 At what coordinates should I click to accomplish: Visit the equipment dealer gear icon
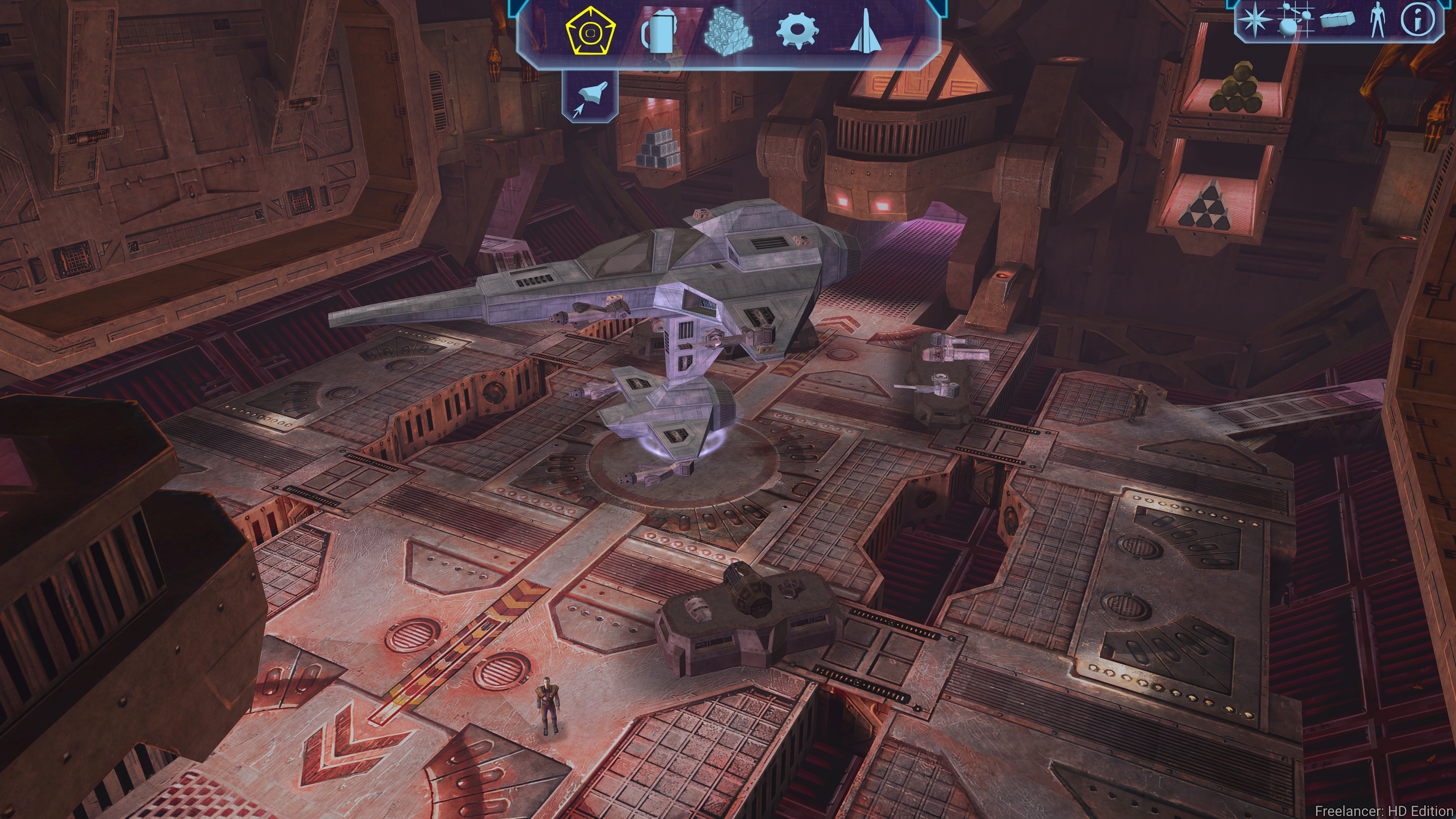tap(797, 31)
